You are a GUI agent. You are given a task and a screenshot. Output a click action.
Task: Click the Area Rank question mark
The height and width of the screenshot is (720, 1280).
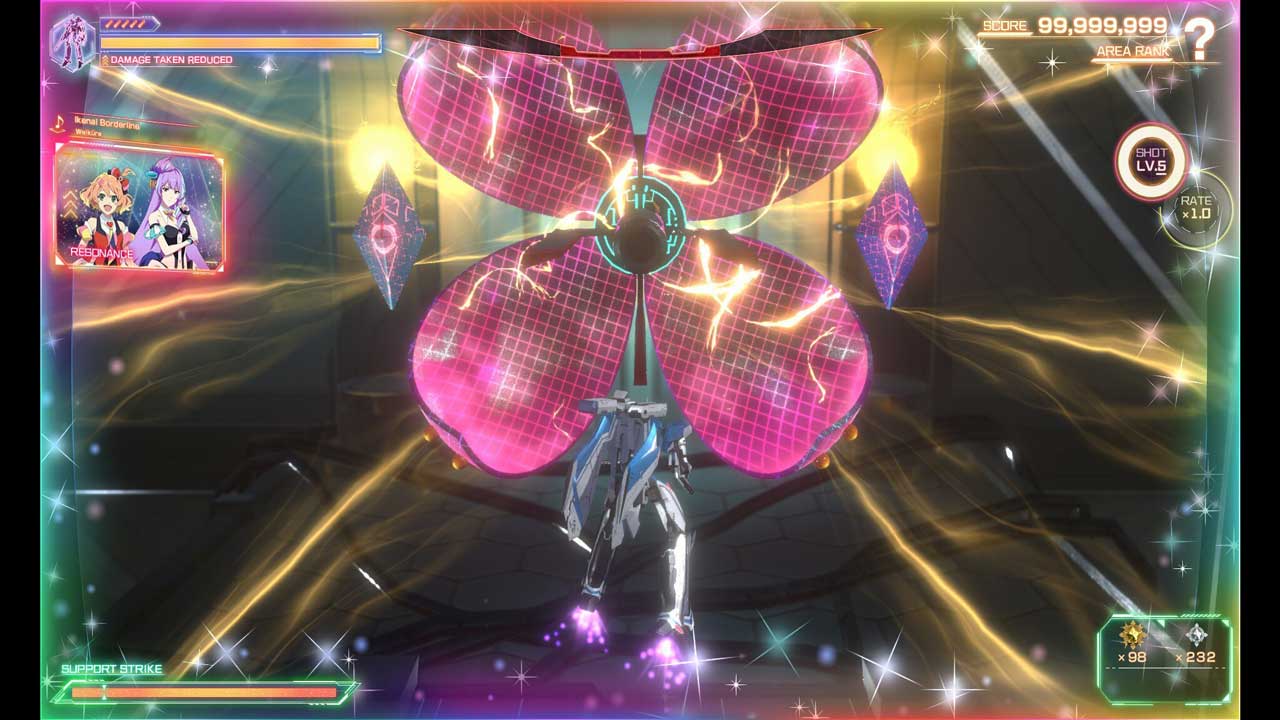click(x=1199, y=40)
